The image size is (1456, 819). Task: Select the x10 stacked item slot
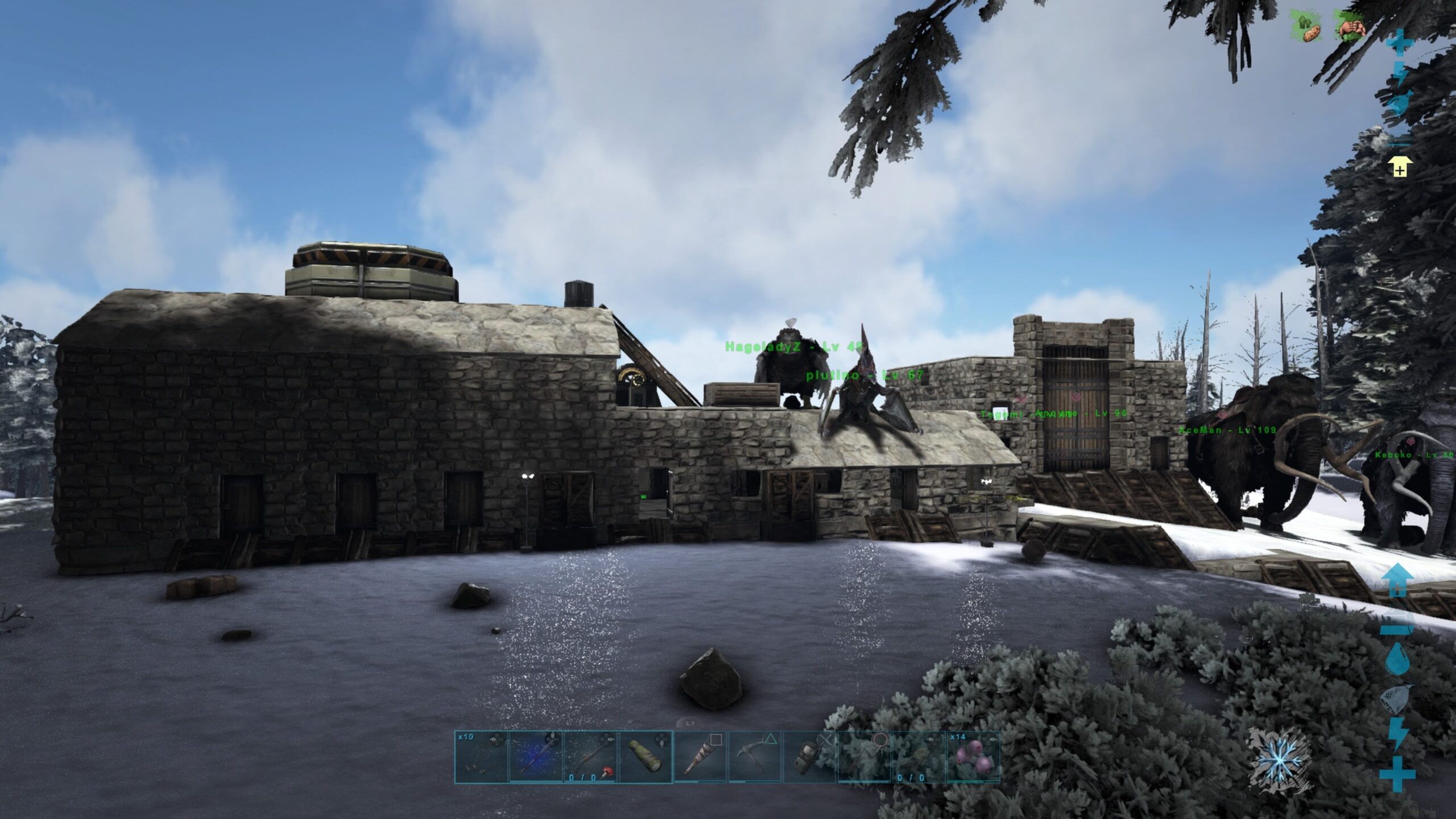pos(481,756)
